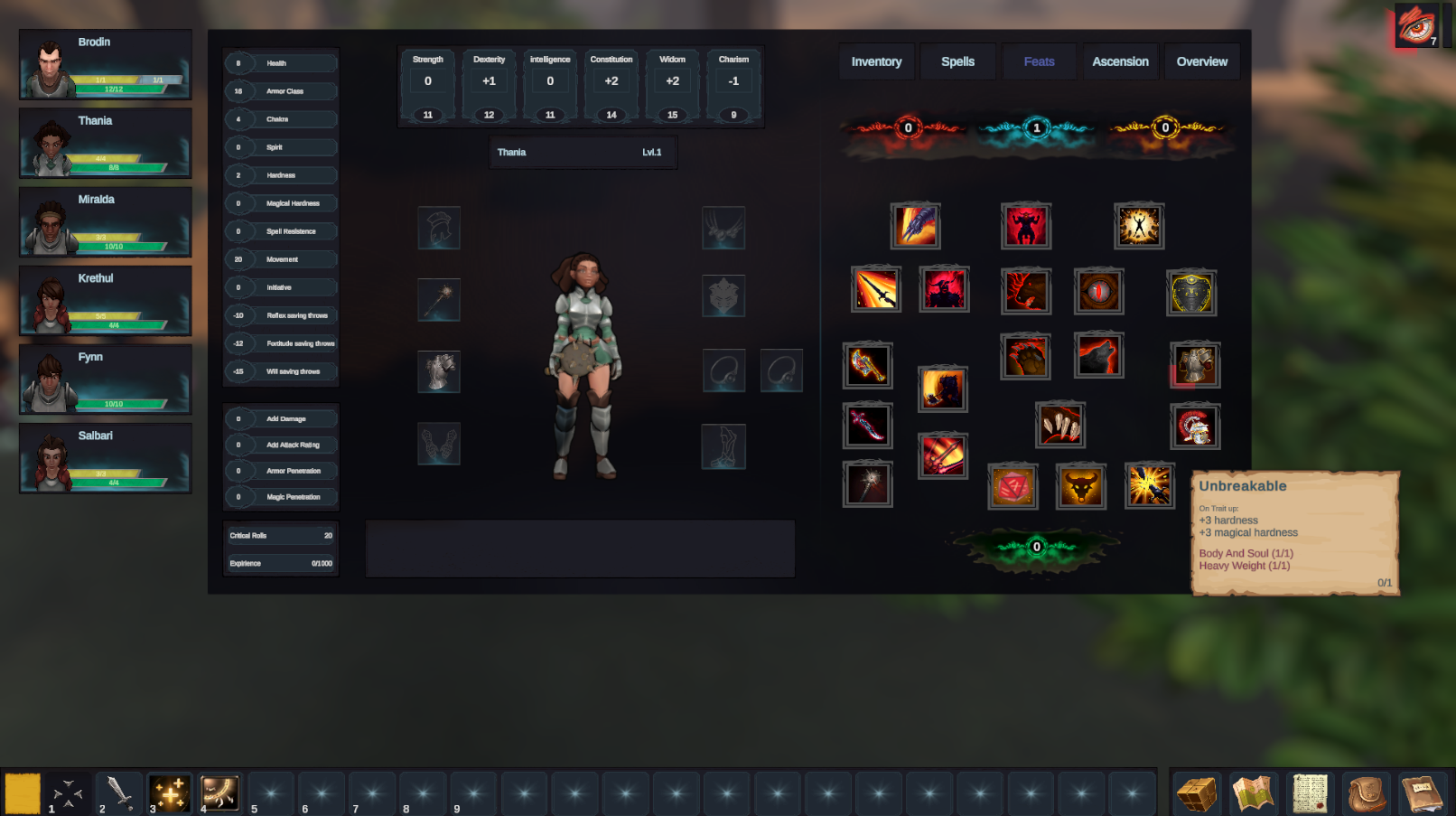Select the Add Damage row

(281, 418)
